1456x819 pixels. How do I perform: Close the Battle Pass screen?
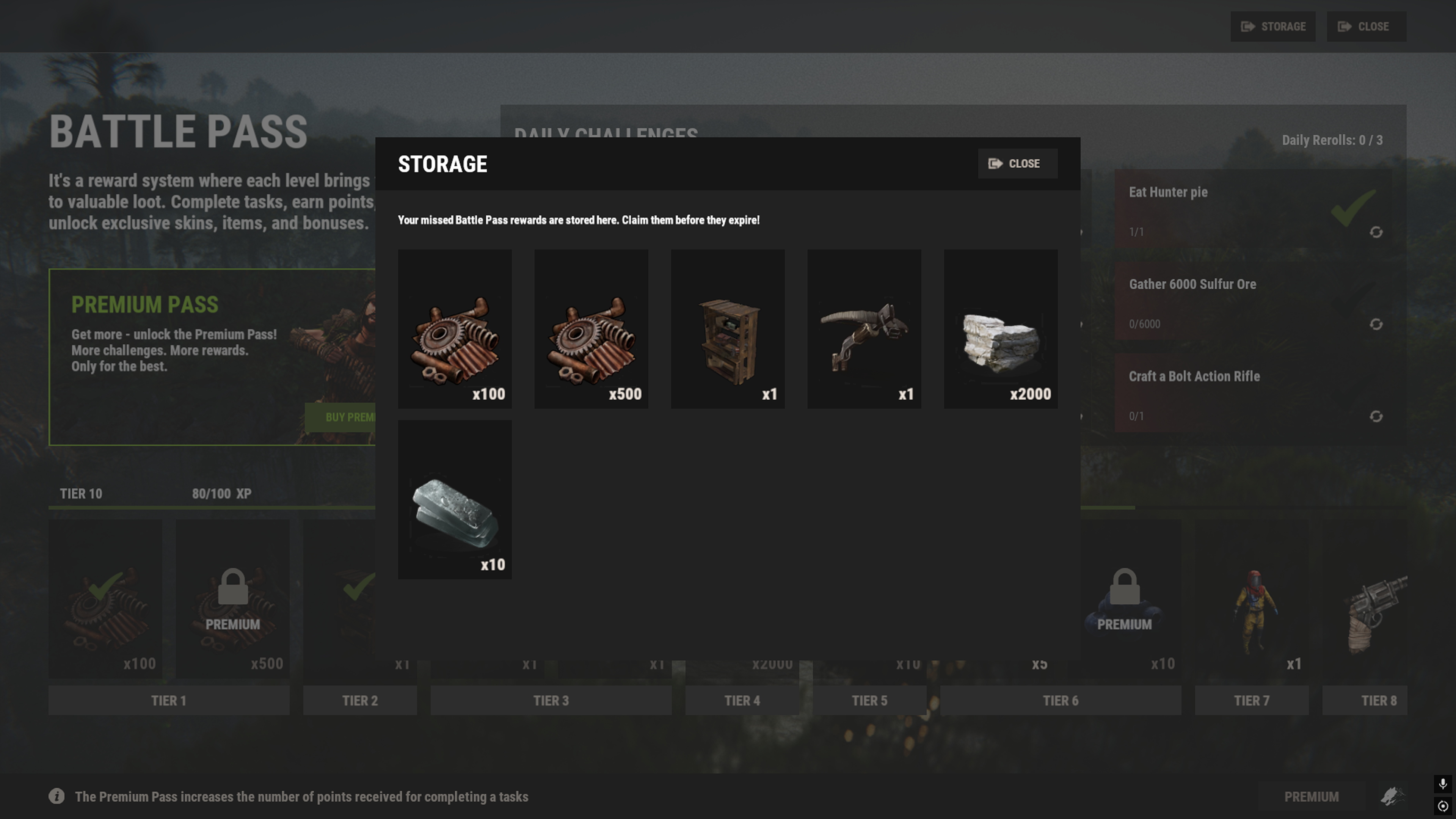point(1366,27)
